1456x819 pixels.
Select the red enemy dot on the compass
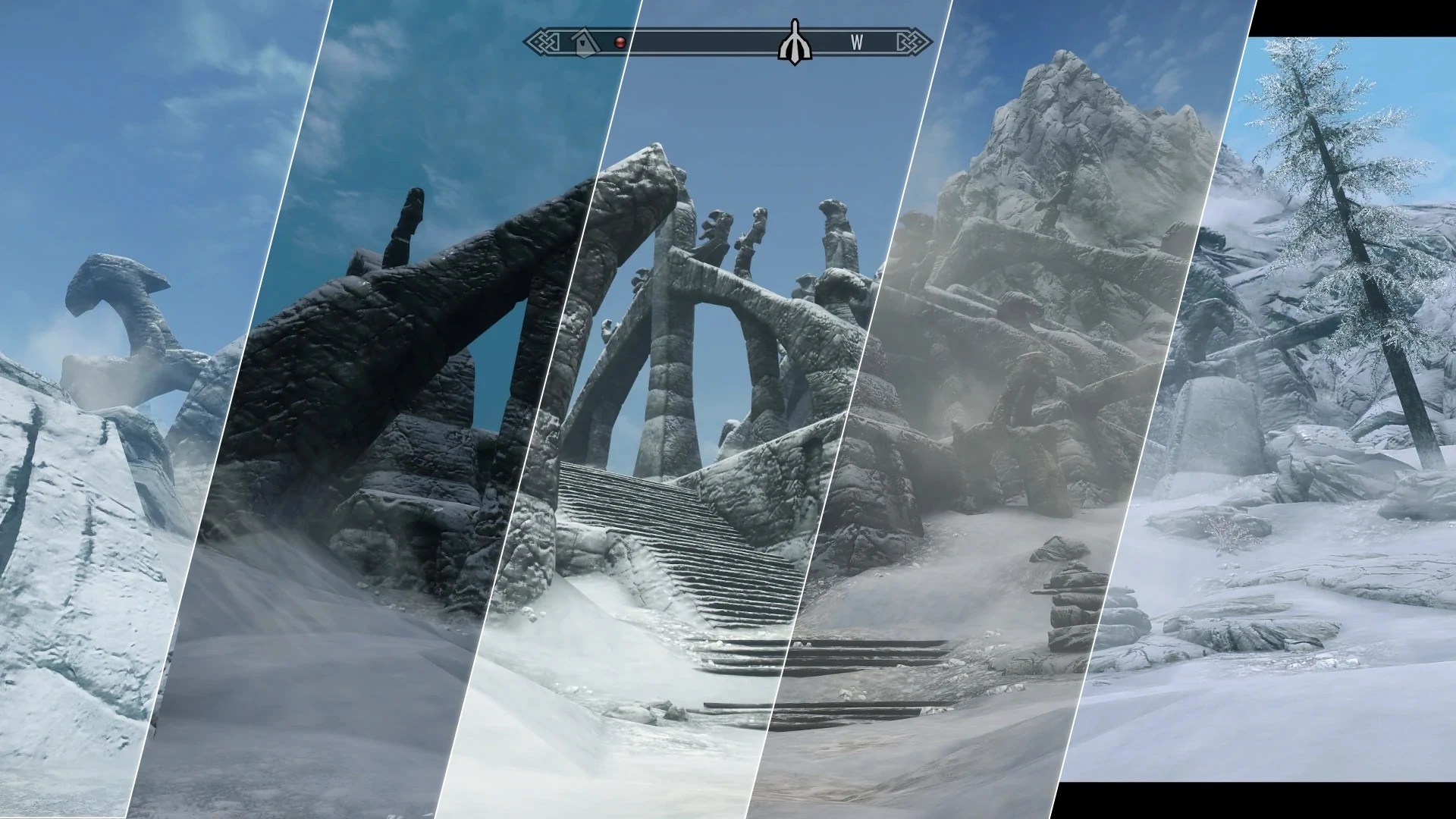click(620, 43)
